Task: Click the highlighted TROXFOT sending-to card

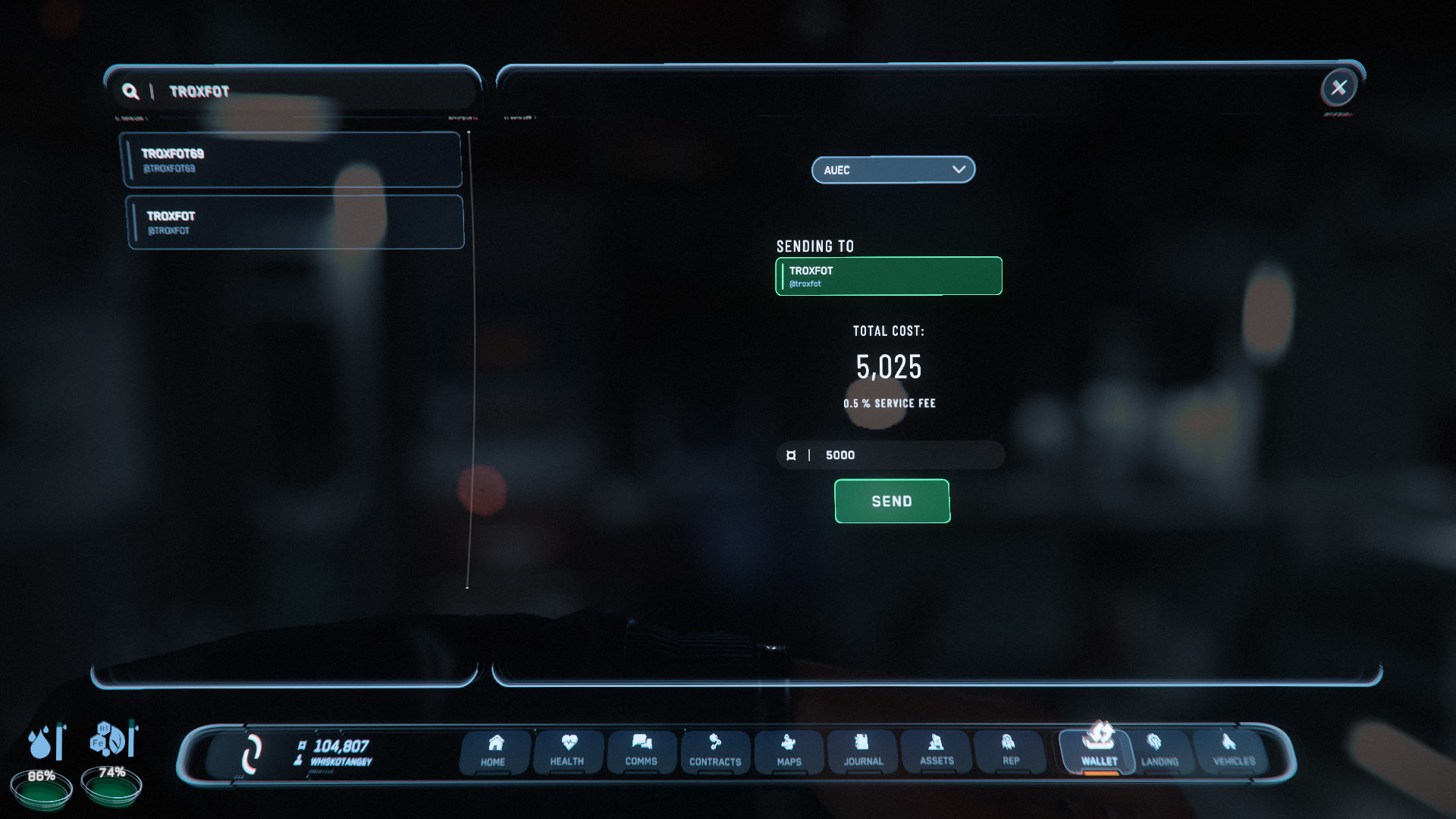Action: [x=888, y=275]
